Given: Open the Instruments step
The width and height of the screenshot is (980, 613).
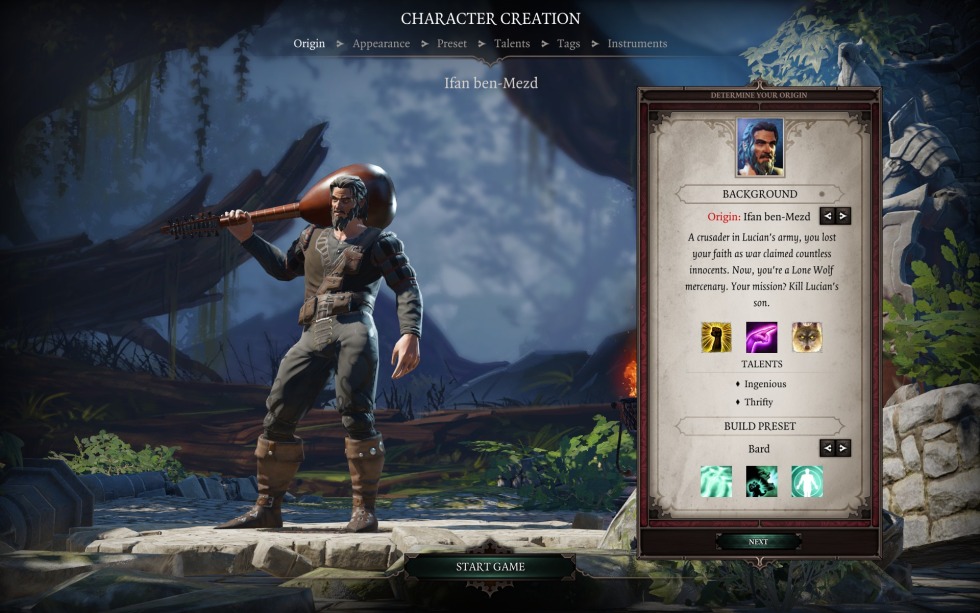Looking at the screenshot, I should point(637,44).
